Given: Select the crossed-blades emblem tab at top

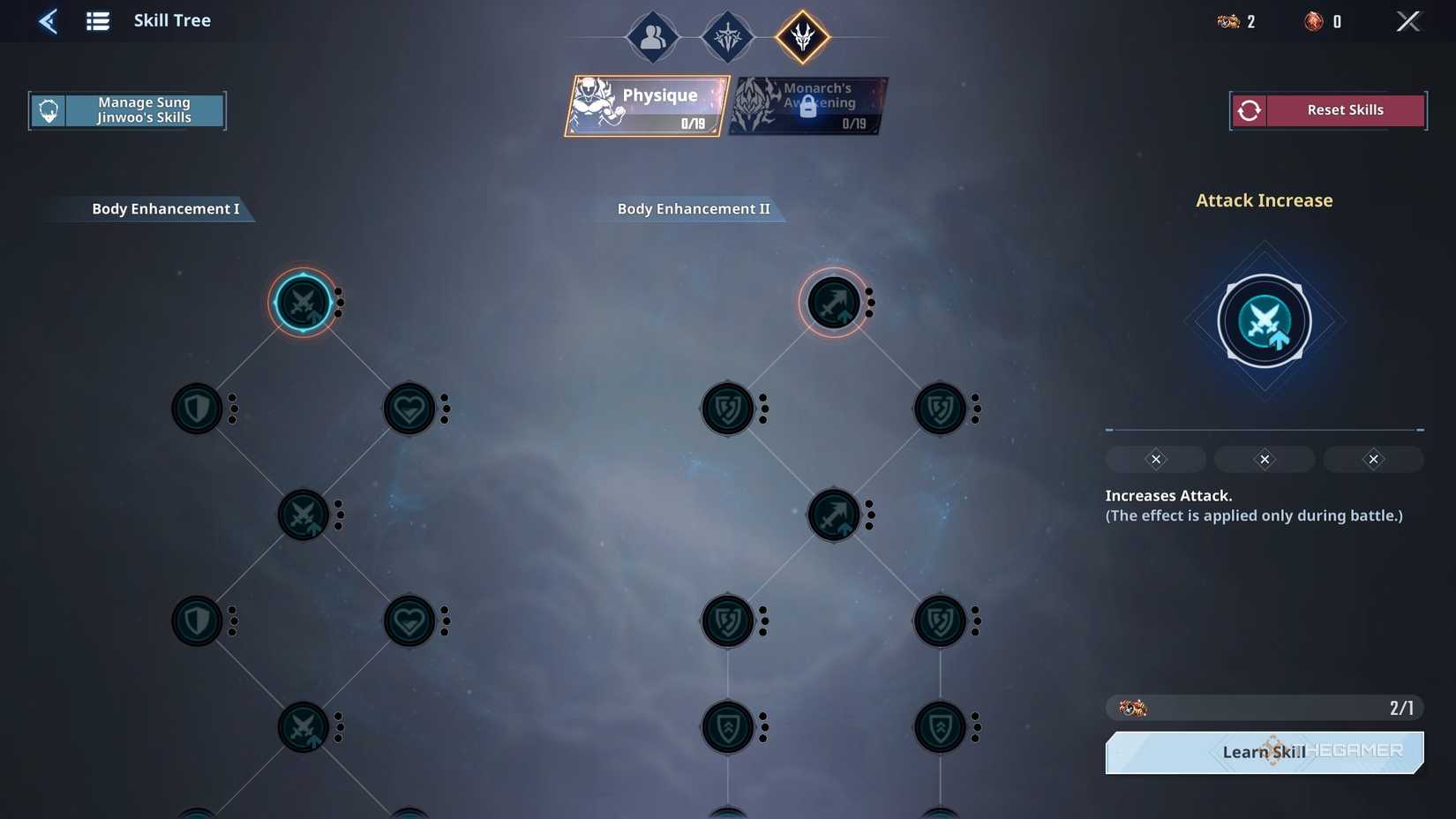Looking at the screenshot, I should (x=727, y=37).
